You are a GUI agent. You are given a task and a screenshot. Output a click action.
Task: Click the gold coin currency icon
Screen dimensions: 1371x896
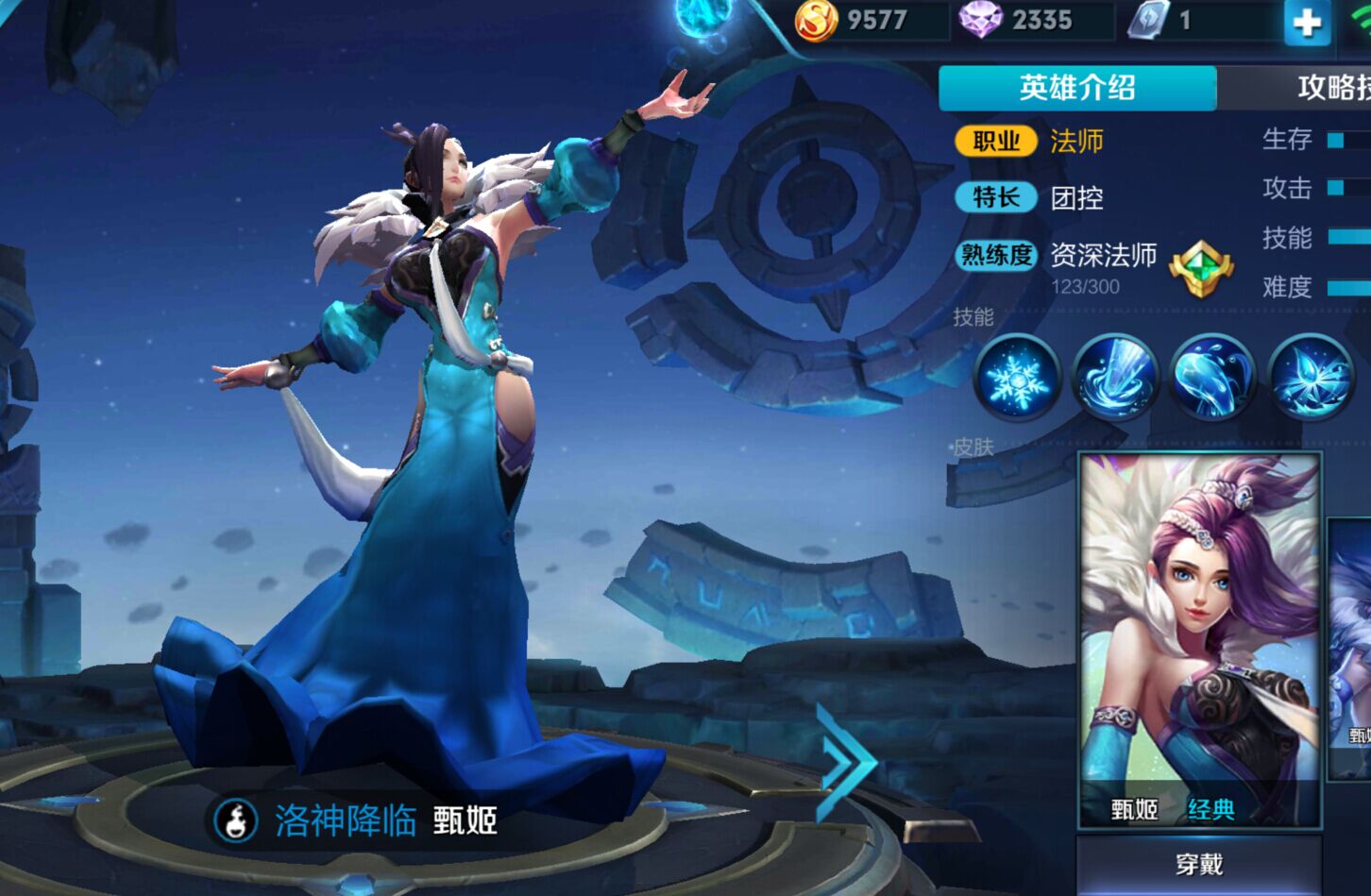click(820, 20)
